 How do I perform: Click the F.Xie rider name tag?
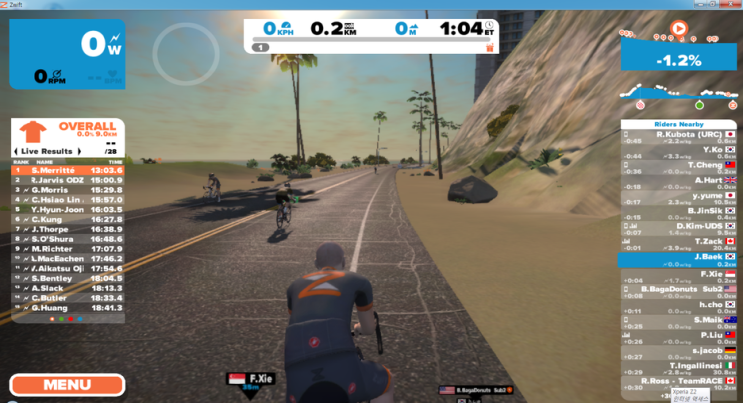coord(246,381)
